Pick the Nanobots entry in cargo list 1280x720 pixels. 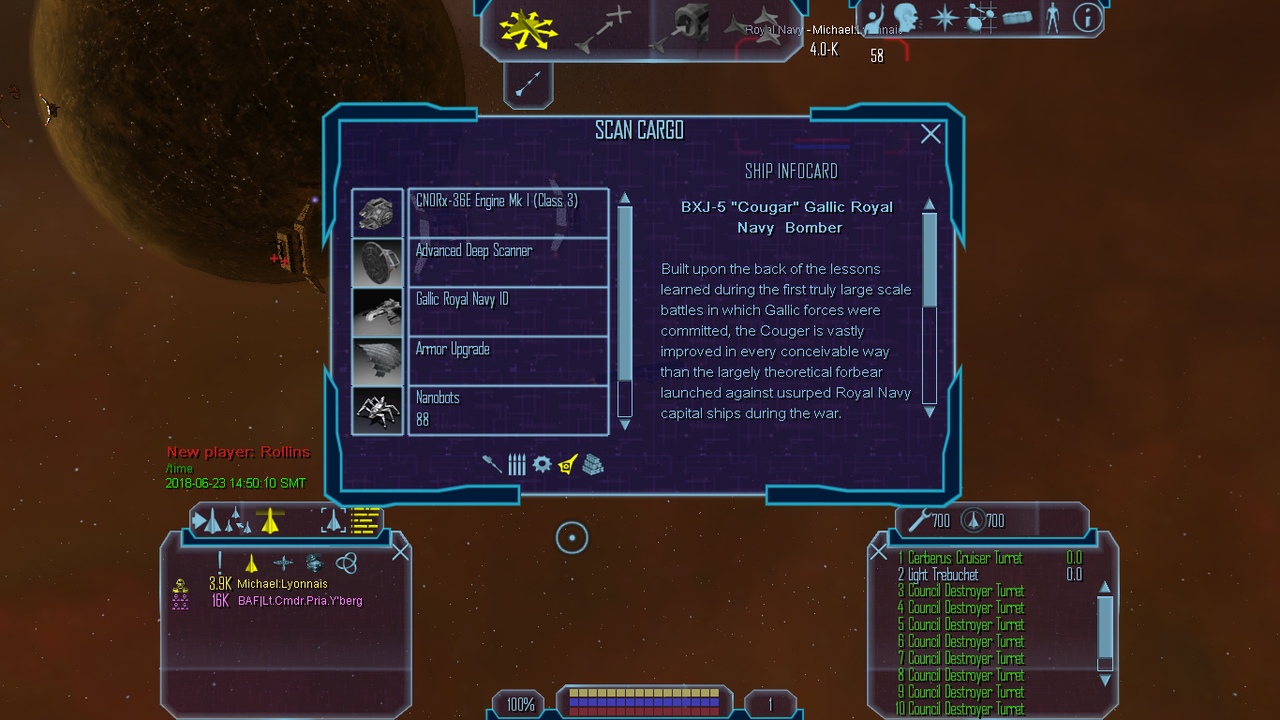507,410
